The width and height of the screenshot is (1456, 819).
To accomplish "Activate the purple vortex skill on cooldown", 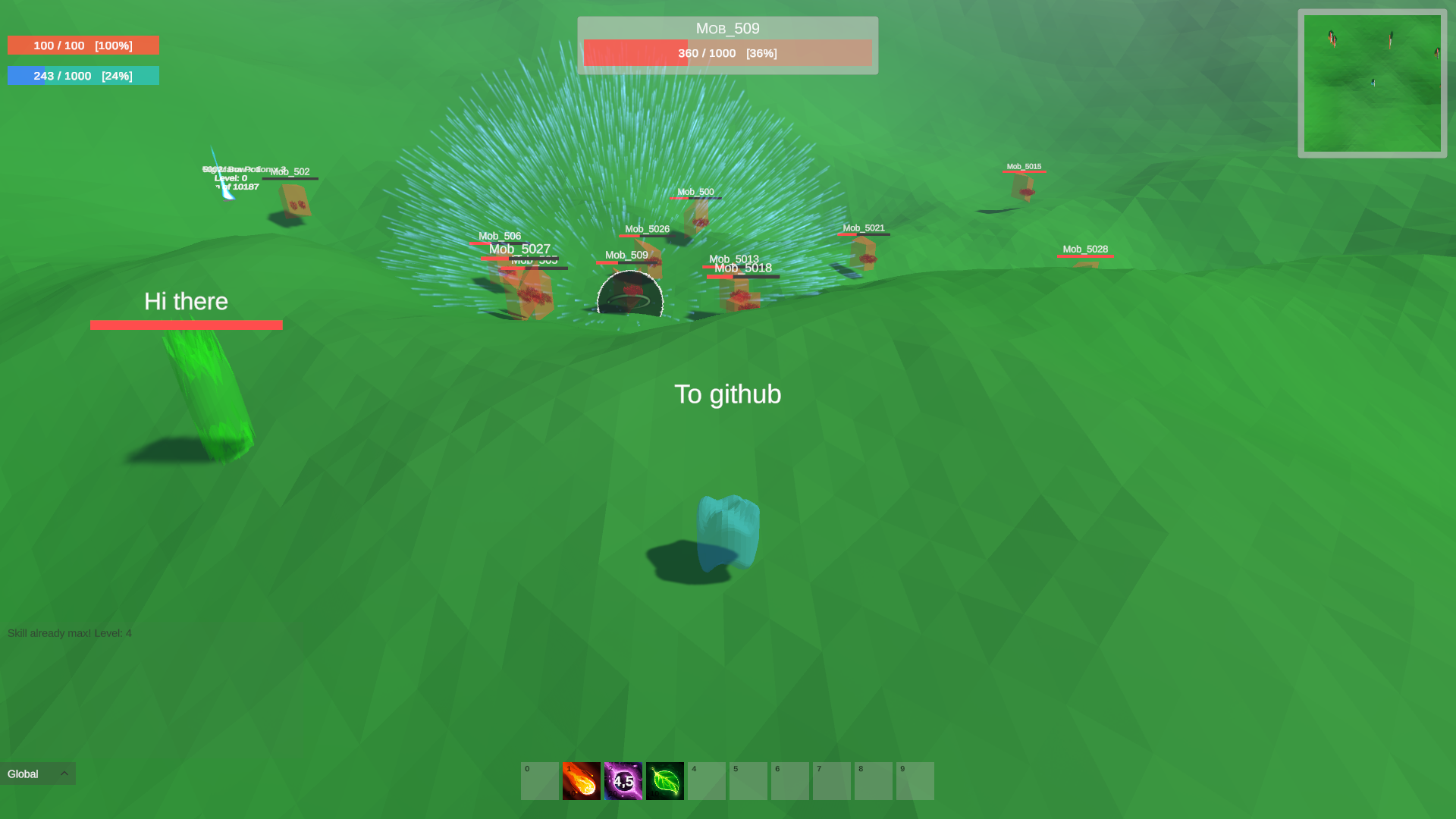I will pyautogui.click(x=623, y=780).
